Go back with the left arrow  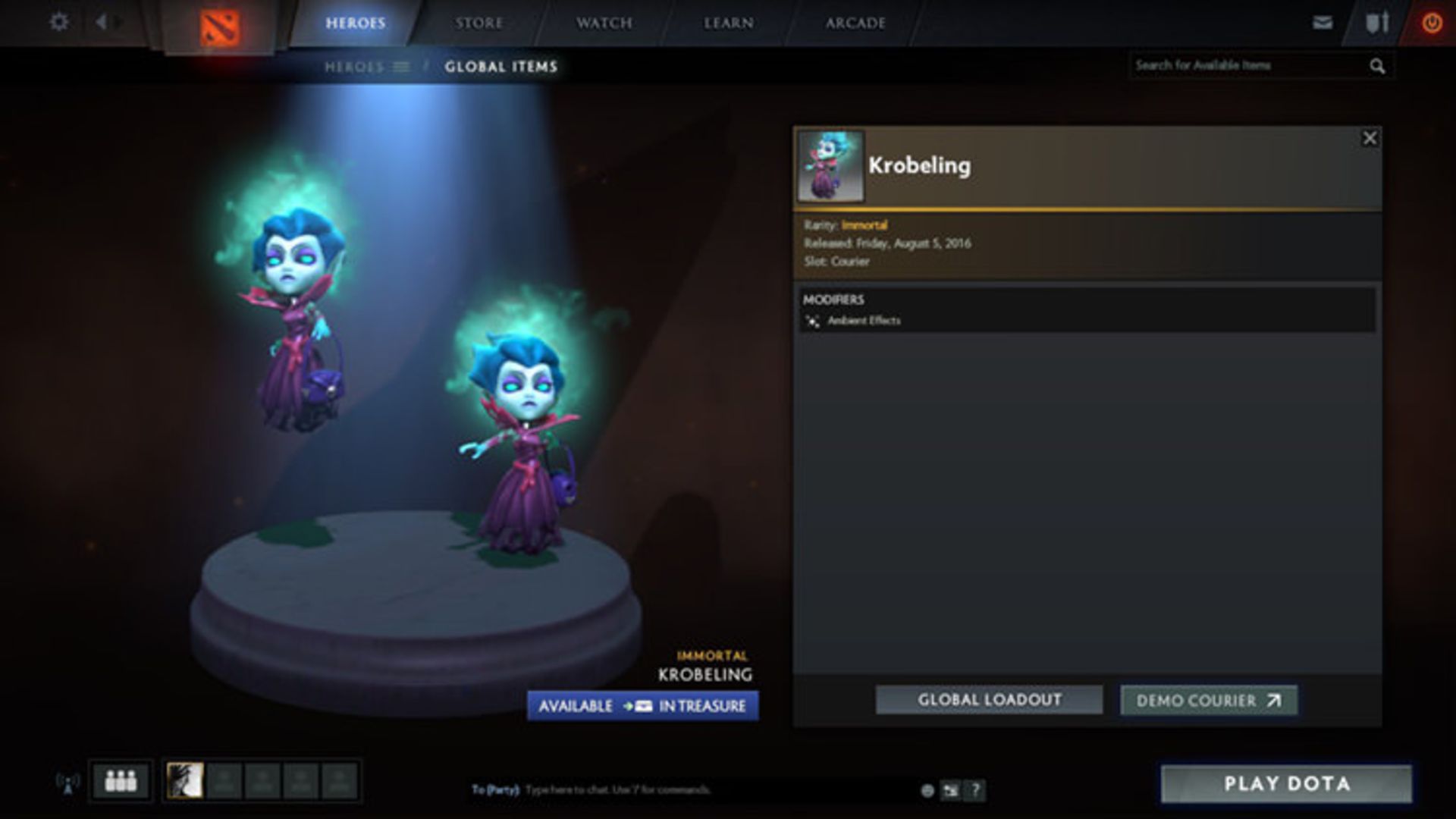point(101,22)
